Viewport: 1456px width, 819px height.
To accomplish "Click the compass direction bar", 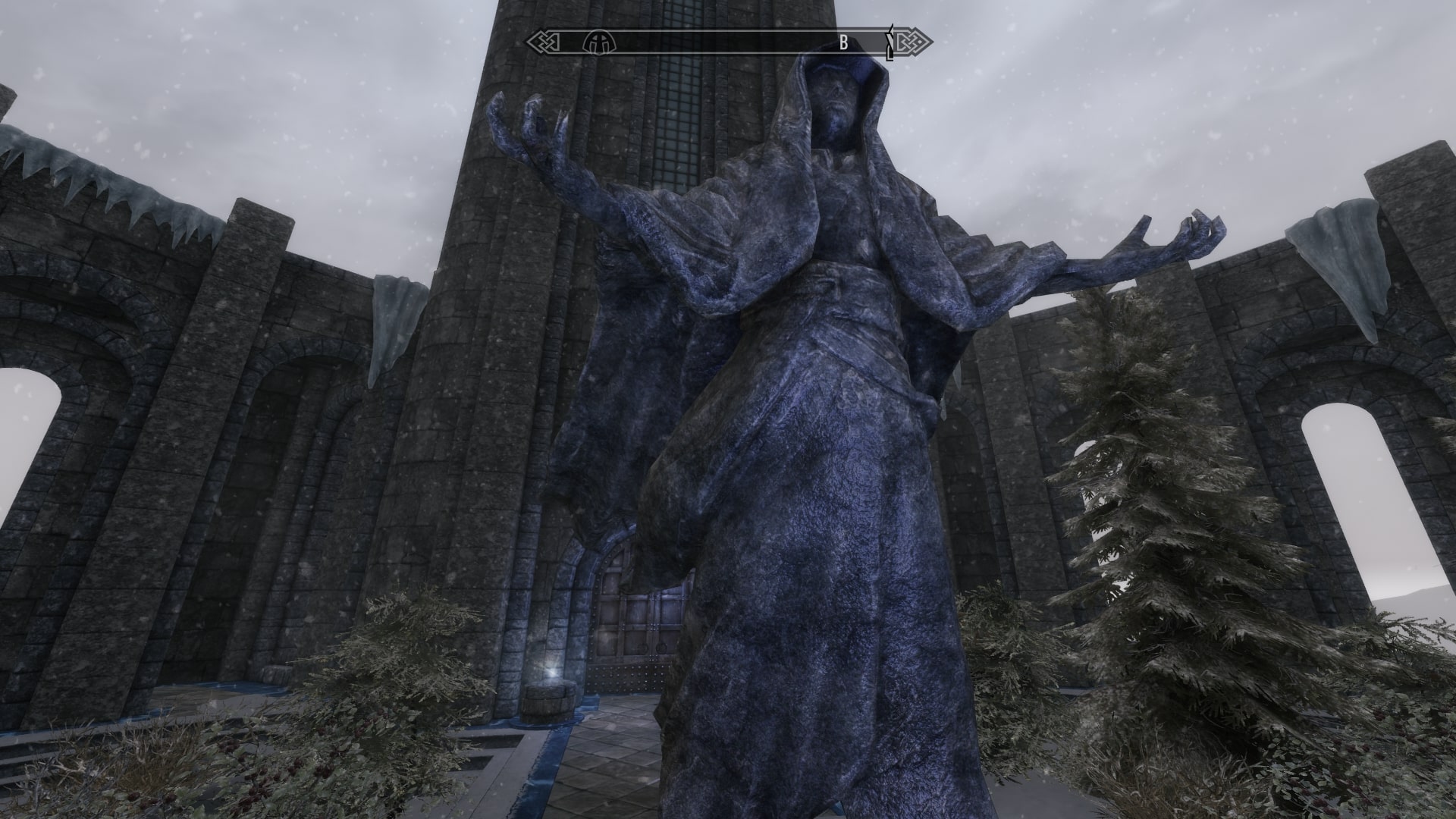I will [720, 43].
